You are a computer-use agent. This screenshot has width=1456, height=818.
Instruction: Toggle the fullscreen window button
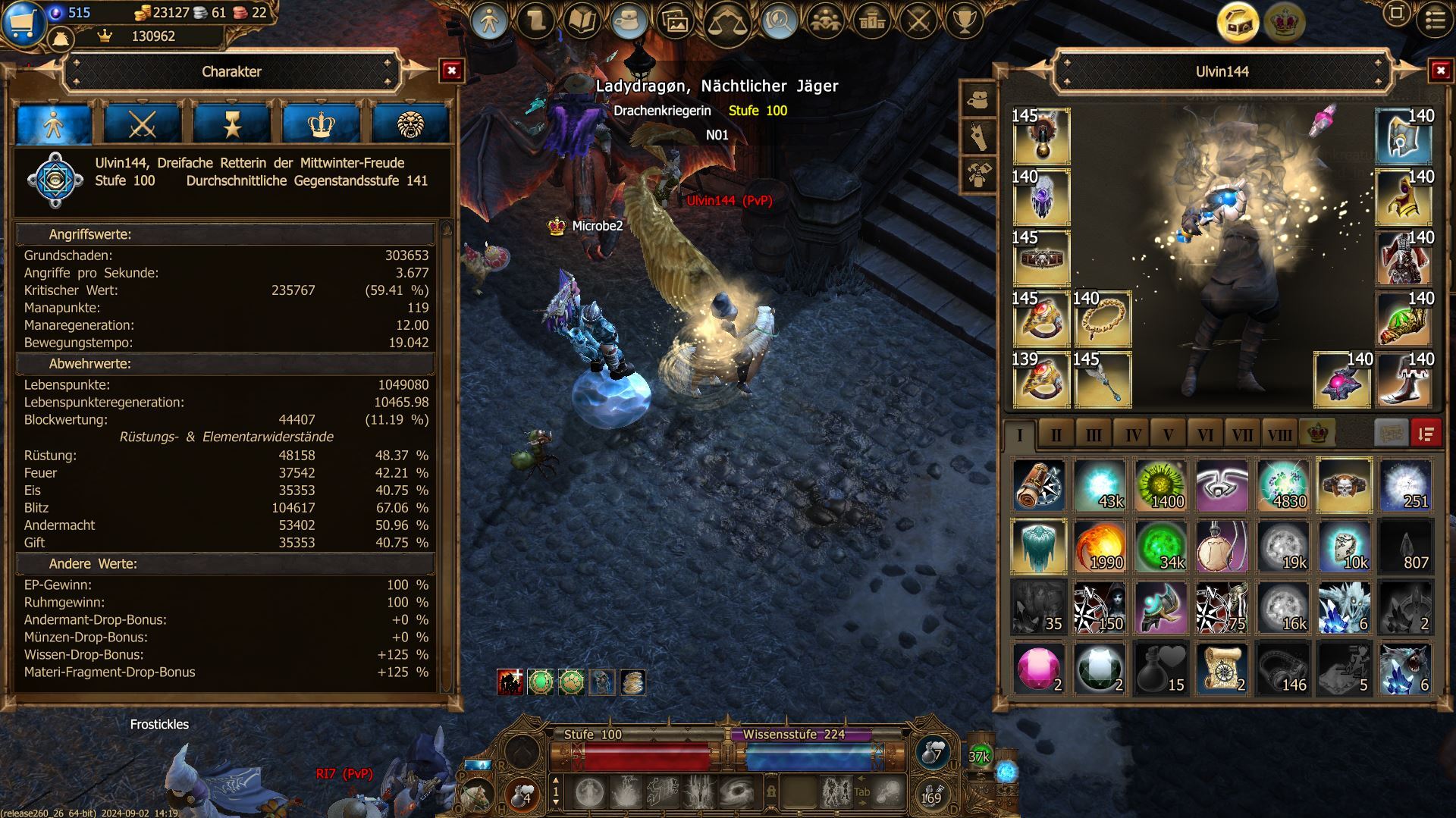click(x=1396, y=13)
